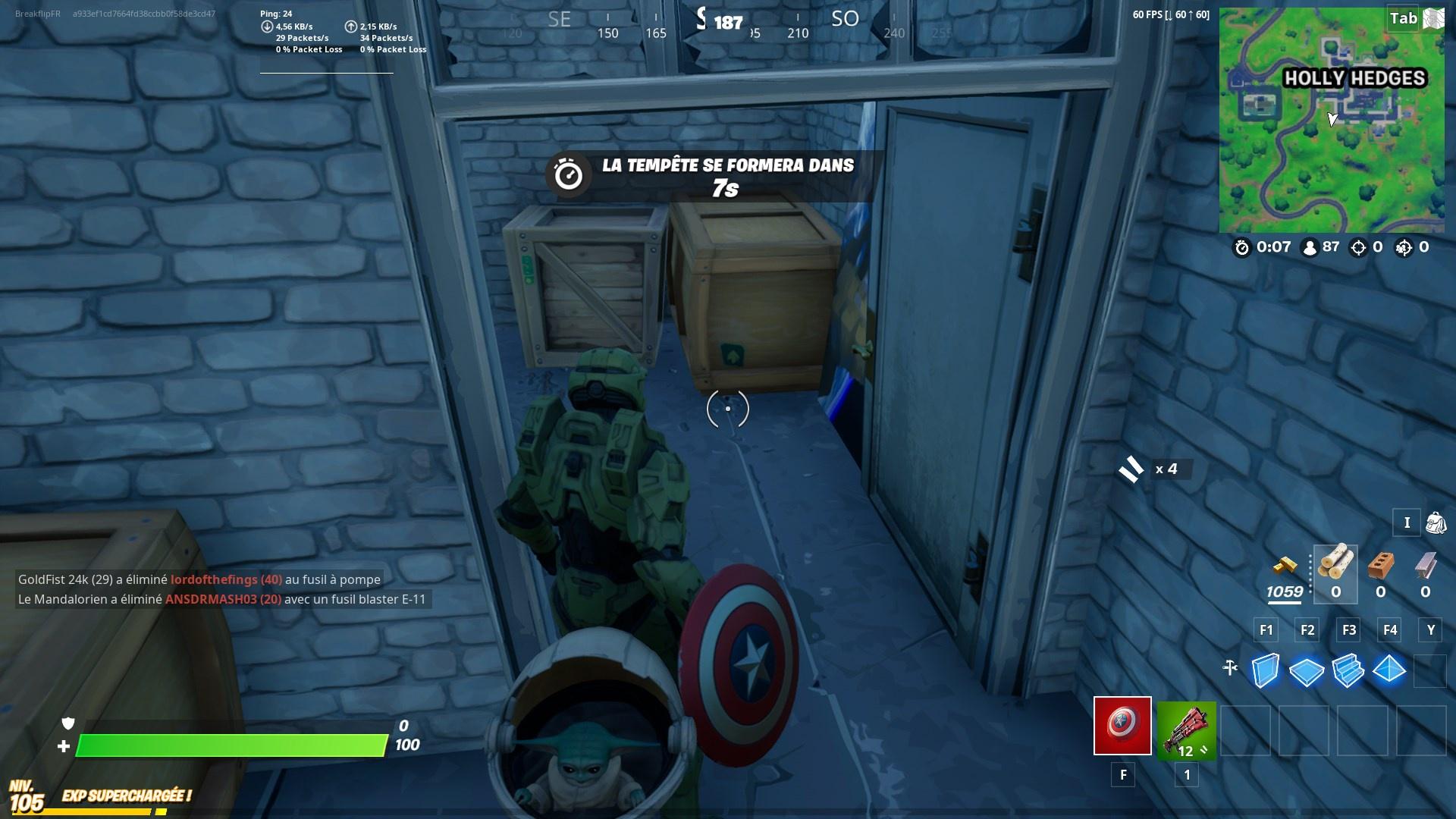The height and width of the screenshot is (819, 1456).
Task: Click the map icon beside the Tab label
Action: coord(1433,18)
